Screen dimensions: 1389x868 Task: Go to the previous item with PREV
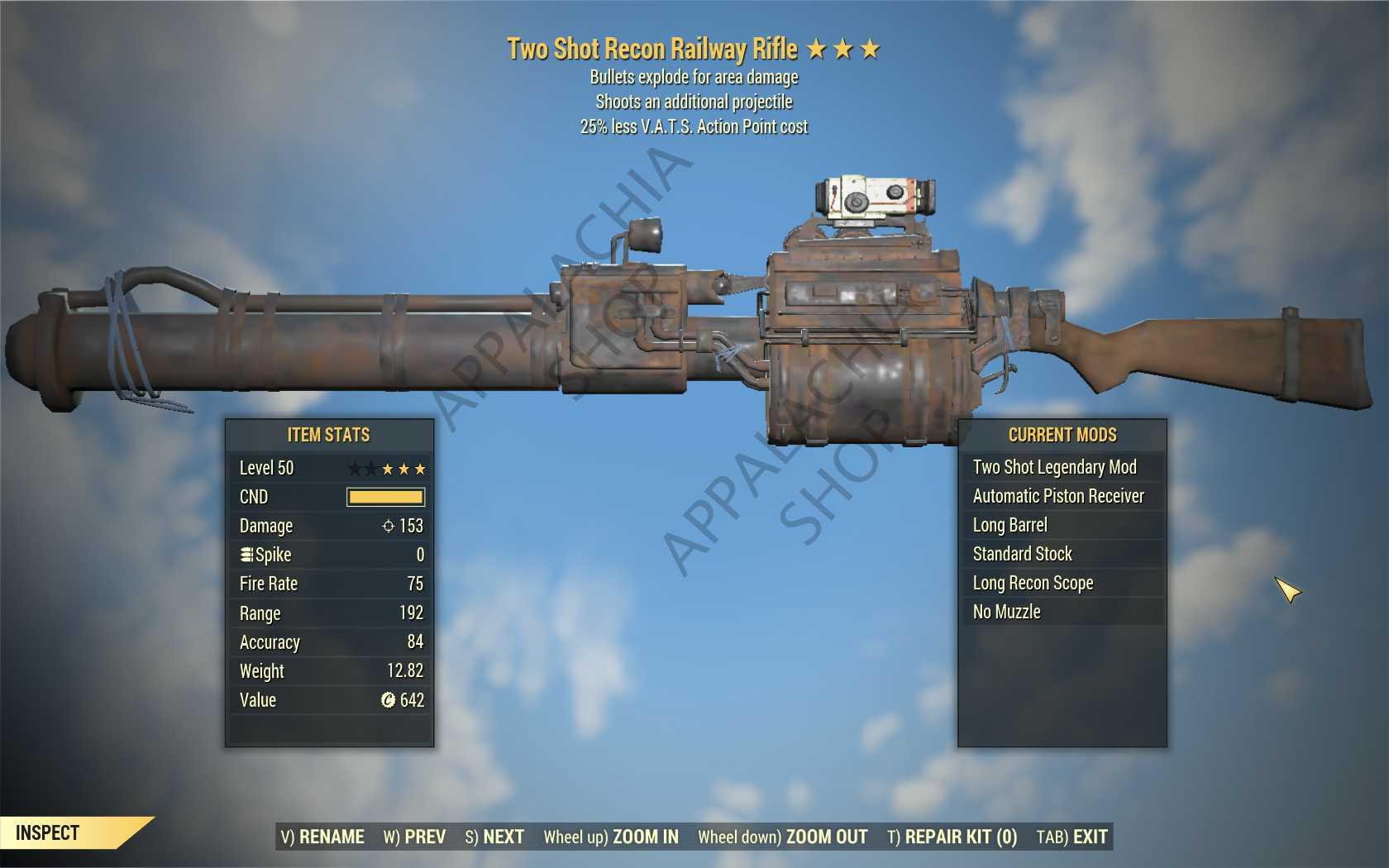[414, 837]
